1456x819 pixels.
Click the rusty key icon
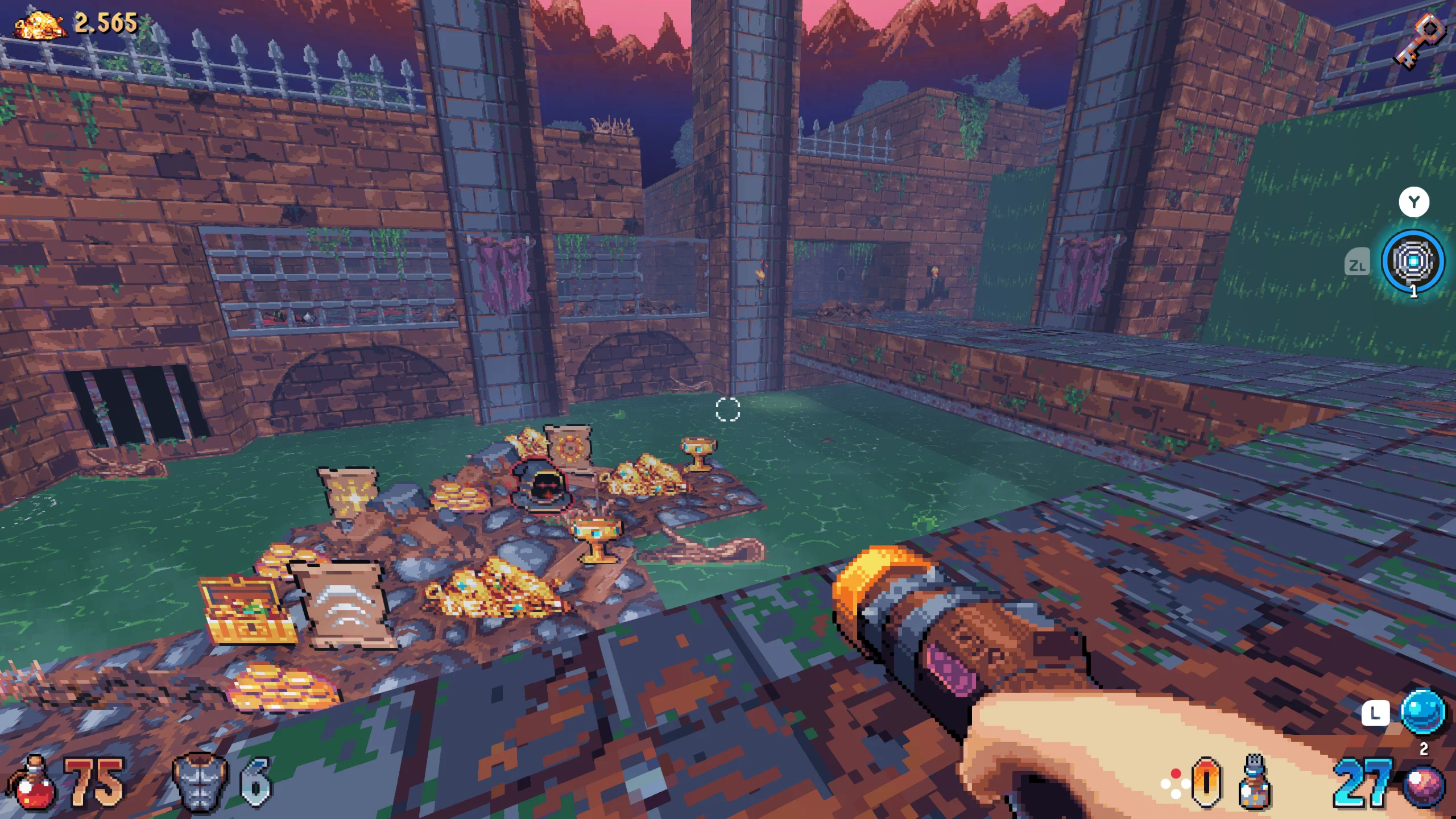coord(1419,40)
